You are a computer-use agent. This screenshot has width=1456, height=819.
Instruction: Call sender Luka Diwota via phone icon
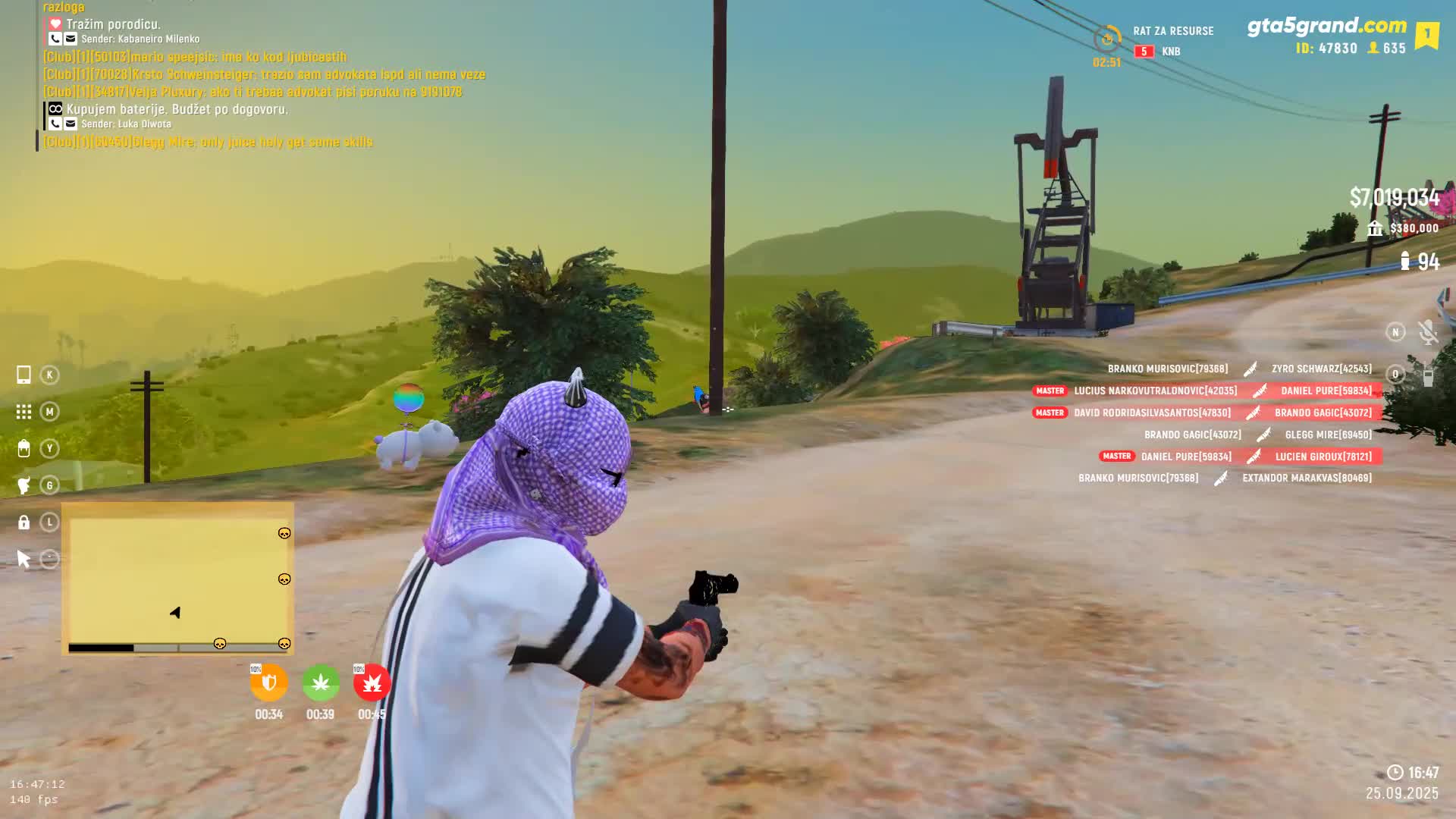point(55,124)
